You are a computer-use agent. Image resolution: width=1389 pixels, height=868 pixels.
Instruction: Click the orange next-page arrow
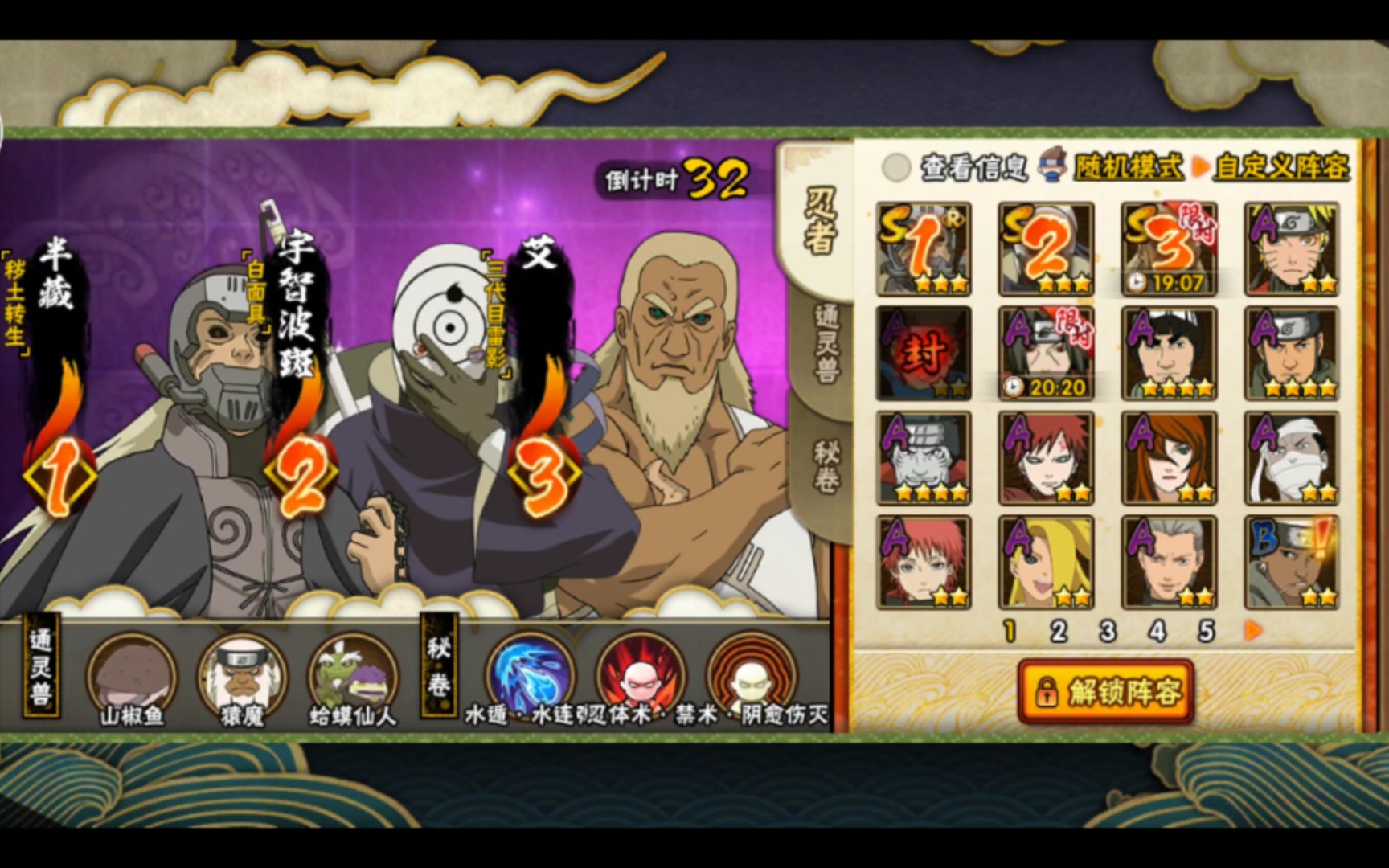[x=1254, y=631]
